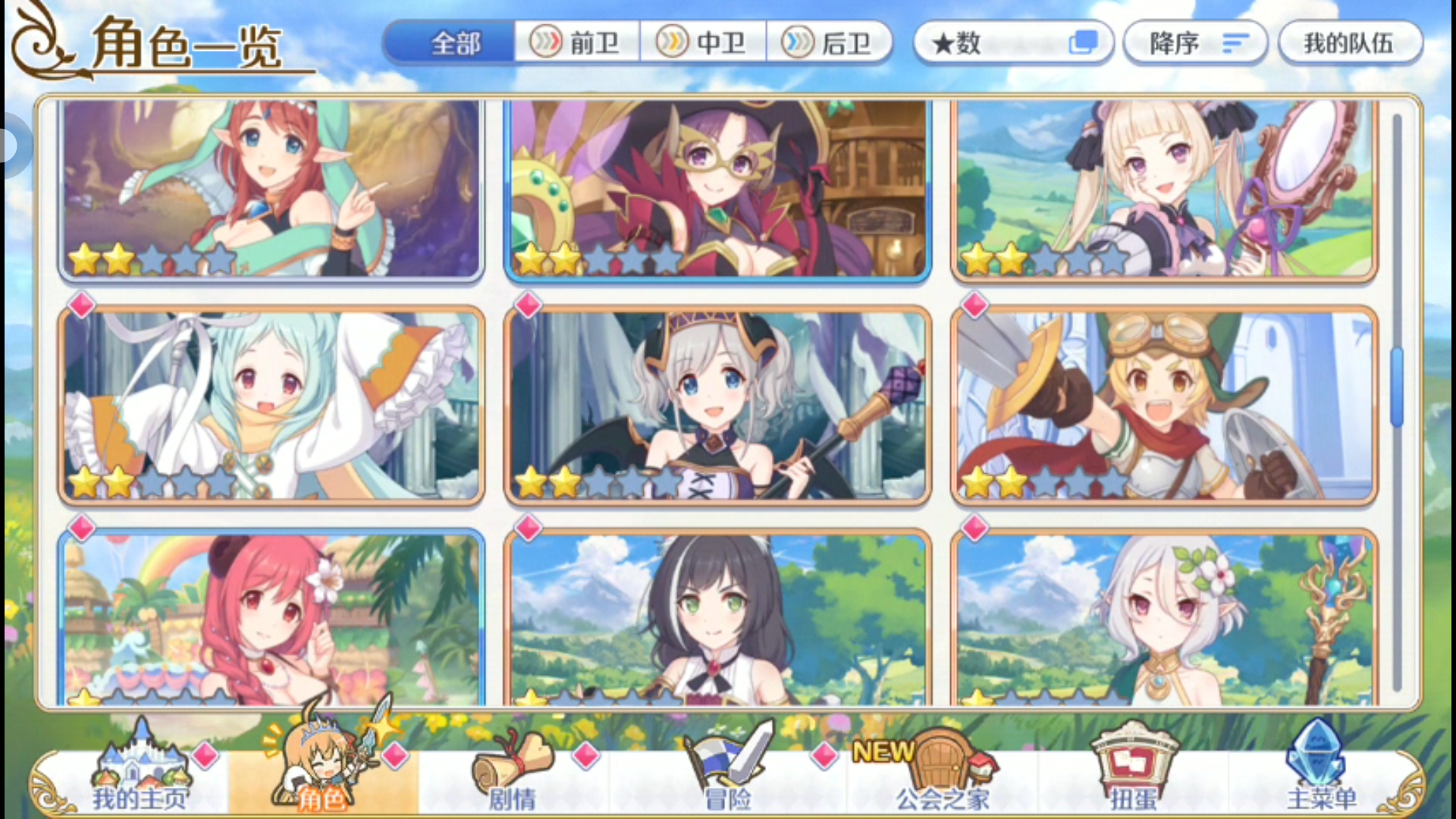Switch to the 后卫 filter tab

click(x=831, y=42)
